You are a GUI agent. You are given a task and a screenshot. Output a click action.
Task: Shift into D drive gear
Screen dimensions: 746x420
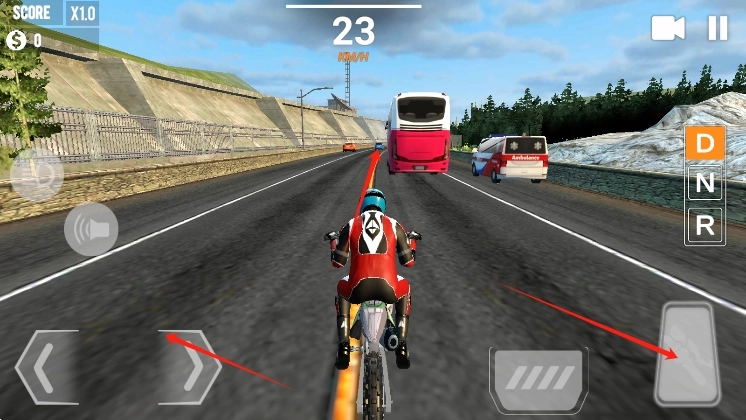705,143
